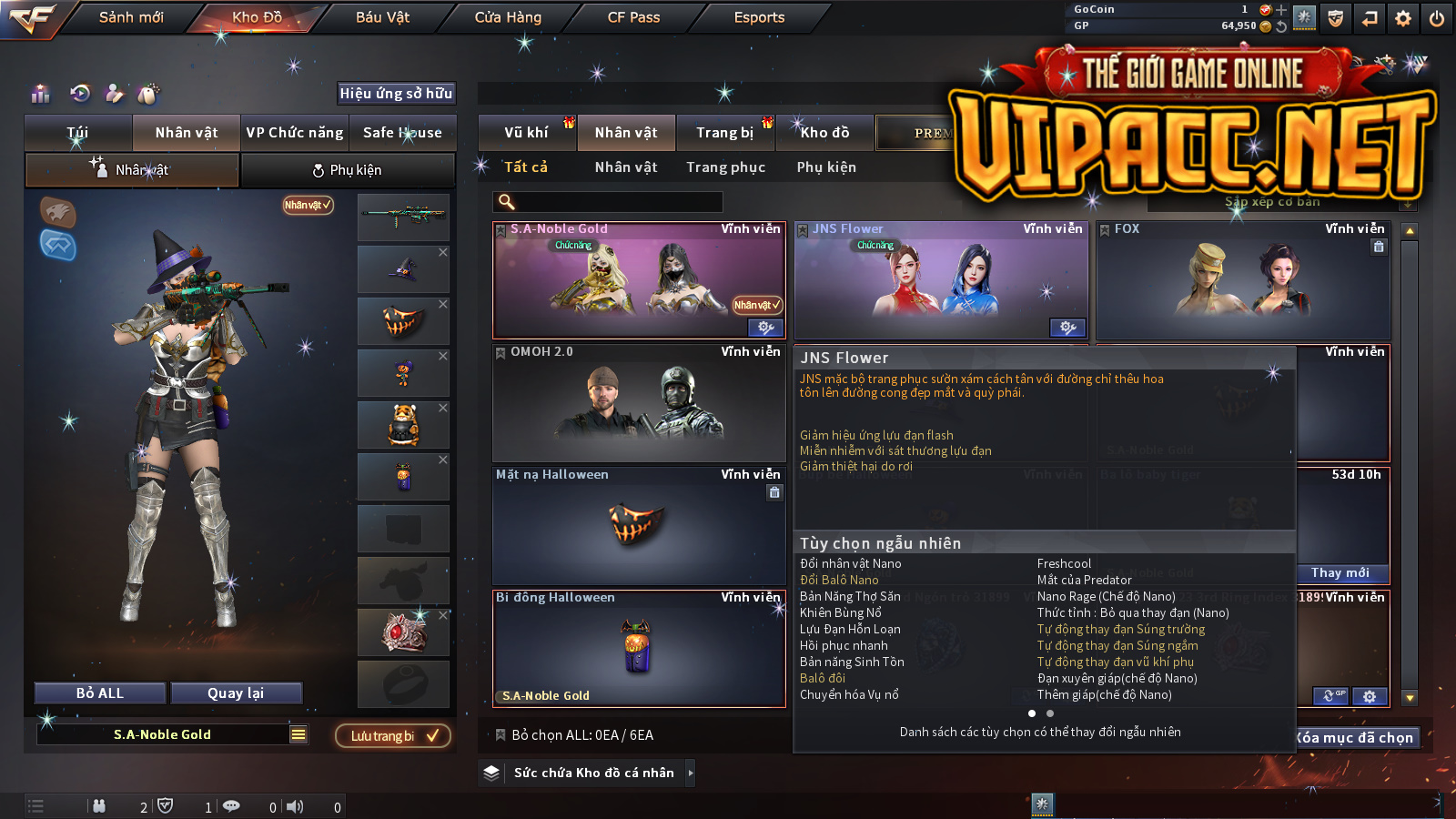The image size is (1456, 819).
Task: Go to the CF Pass tab
Action: coord(633,17)
